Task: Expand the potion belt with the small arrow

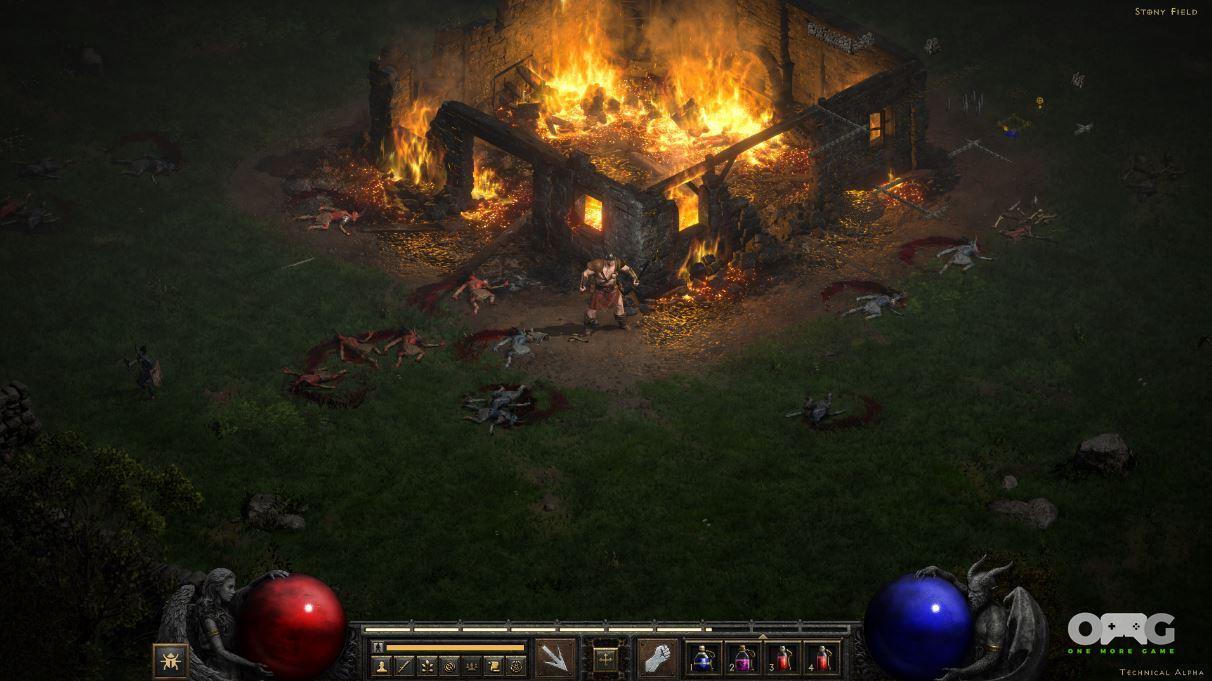Action: click(763, 635)
